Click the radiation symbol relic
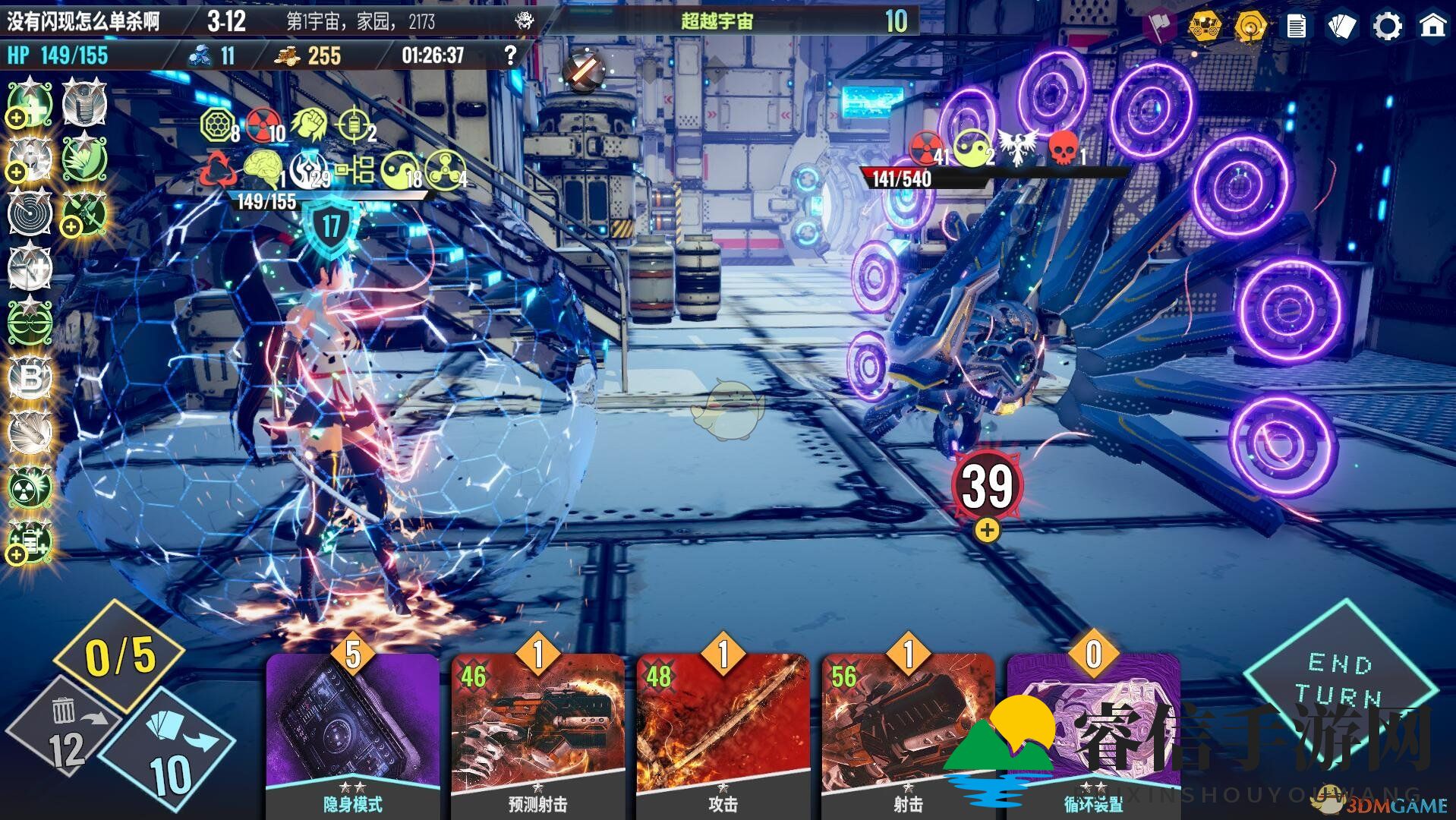 click(x=30, y=487)
